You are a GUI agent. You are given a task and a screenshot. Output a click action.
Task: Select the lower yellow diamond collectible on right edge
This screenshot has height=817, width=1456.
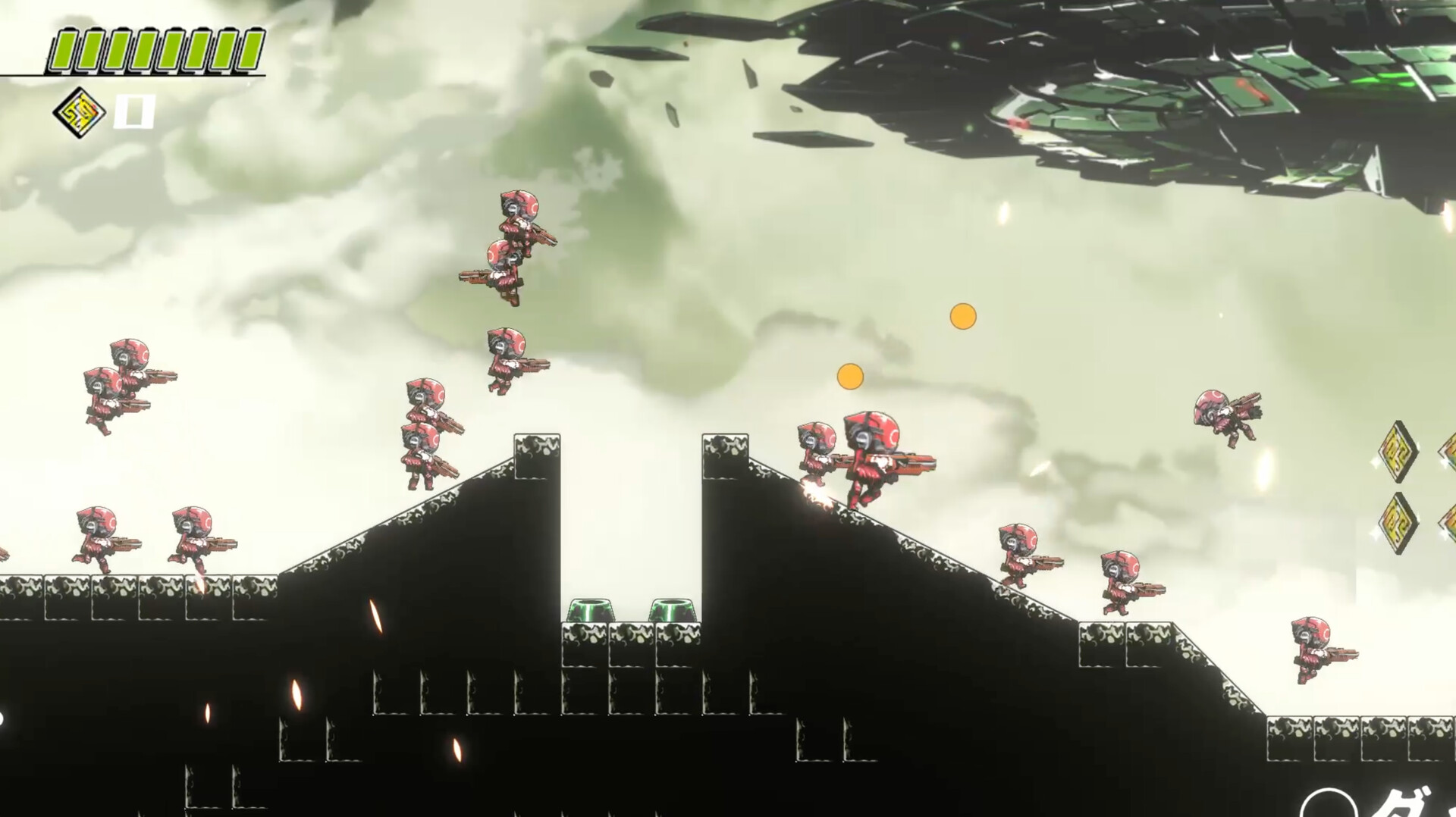(x=1398, y=521)
